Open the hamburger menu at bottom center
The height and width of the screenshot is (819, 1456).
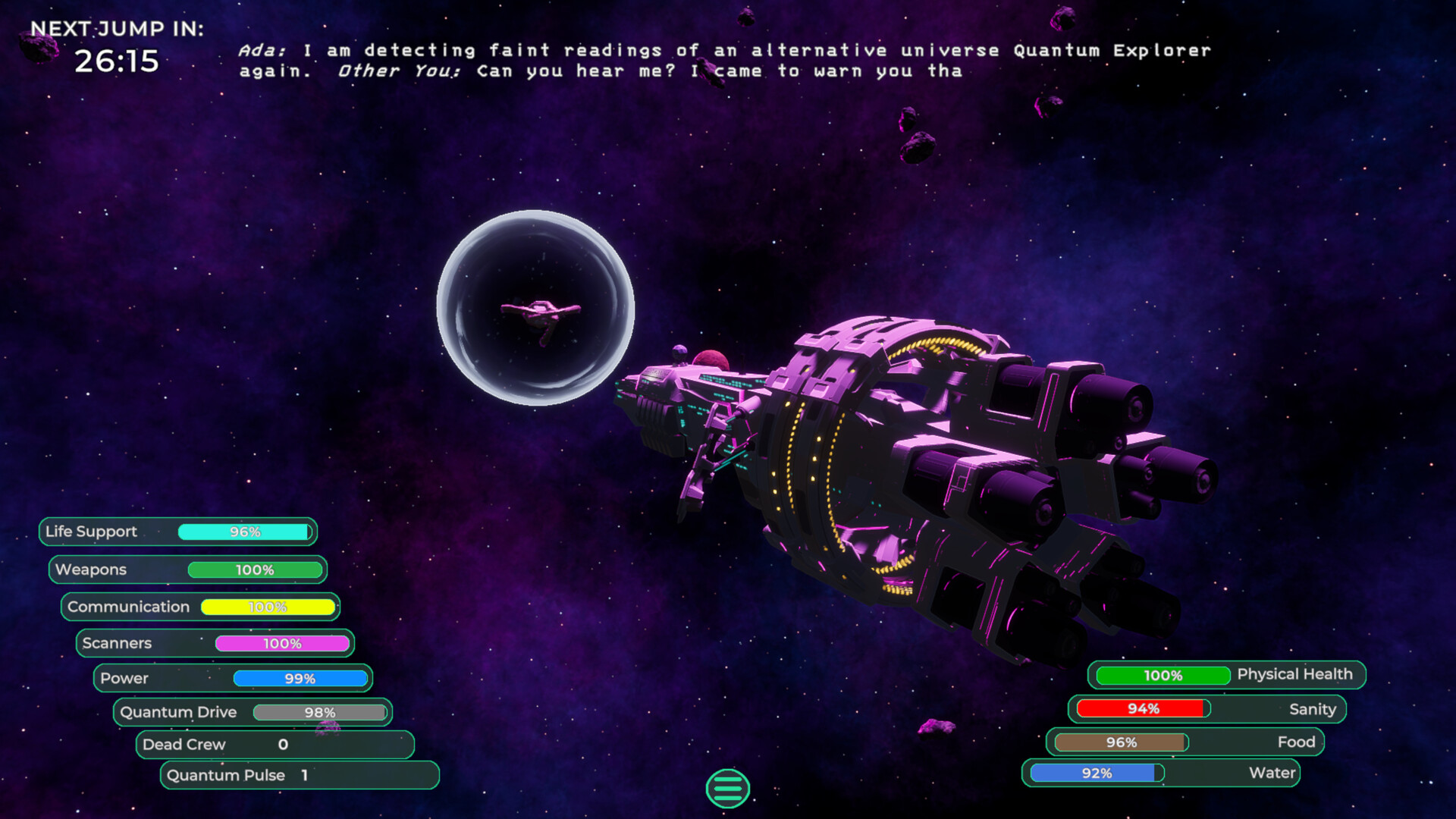point(727,789)
